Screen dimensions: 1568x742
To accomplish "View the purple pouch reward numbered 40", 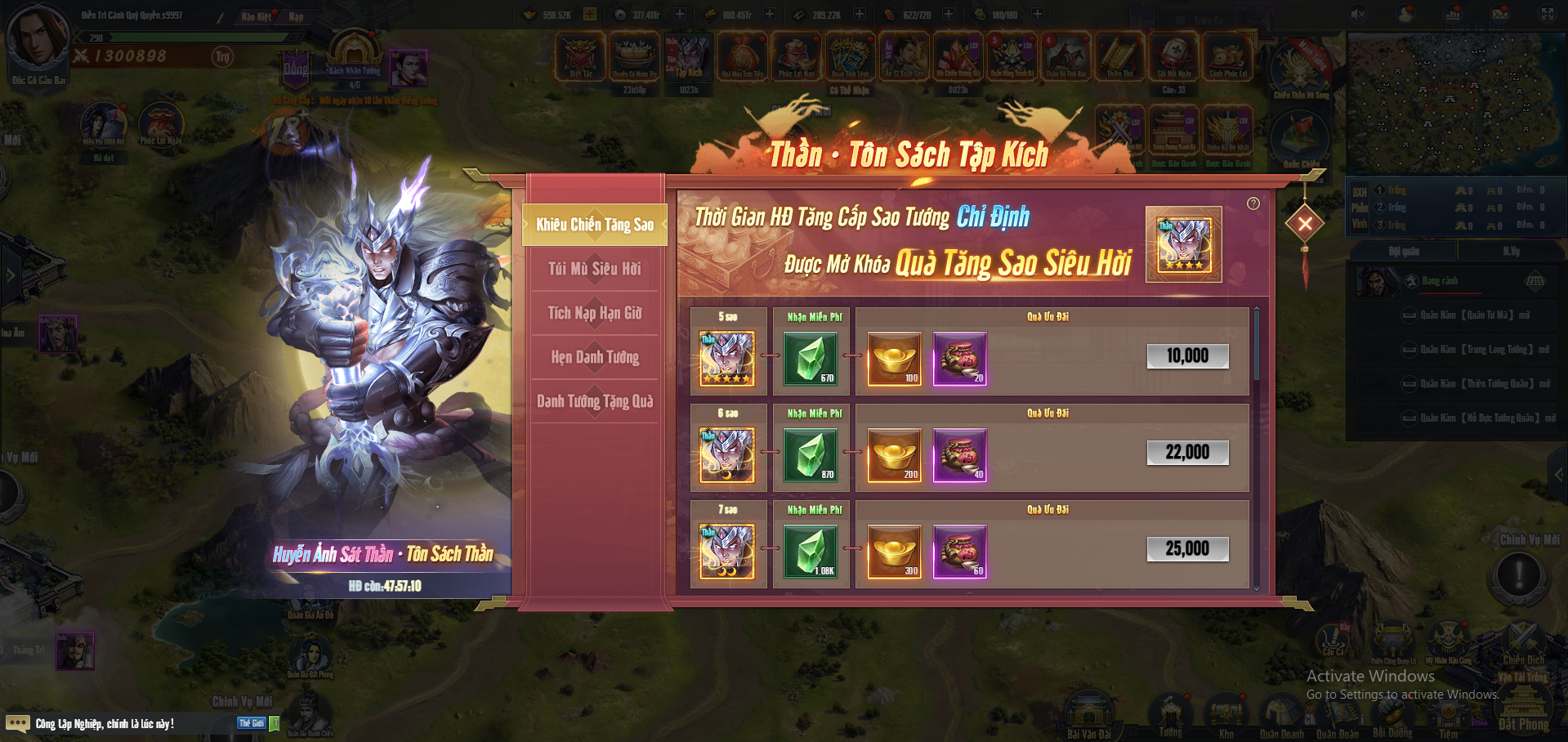I will point(960,455).
